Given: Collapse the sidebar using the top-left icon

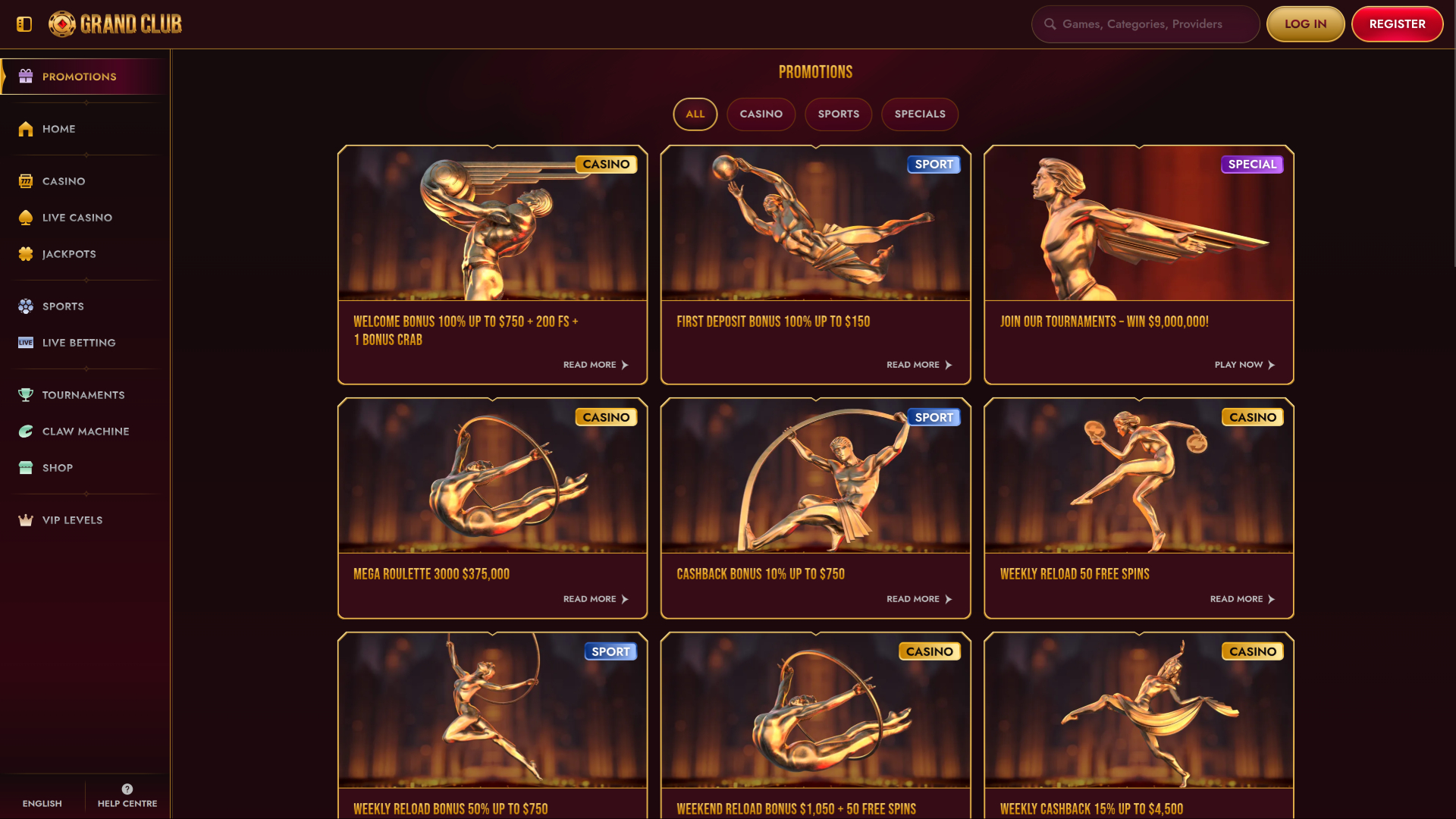Looking at the screenshot, I should click(24, 24).
